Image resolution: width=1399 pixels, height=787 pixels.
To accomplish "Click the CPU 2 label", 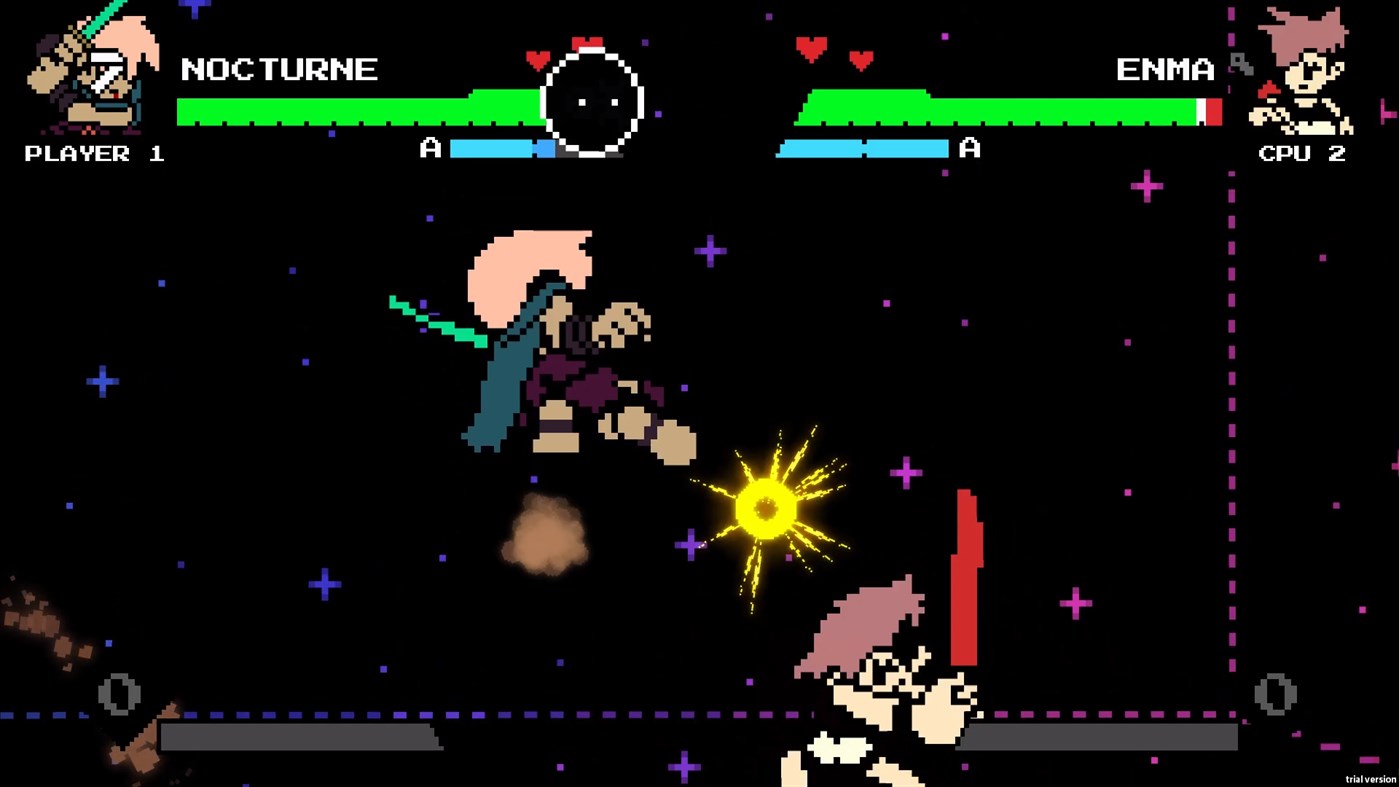I will click(x=1302, y=153).
